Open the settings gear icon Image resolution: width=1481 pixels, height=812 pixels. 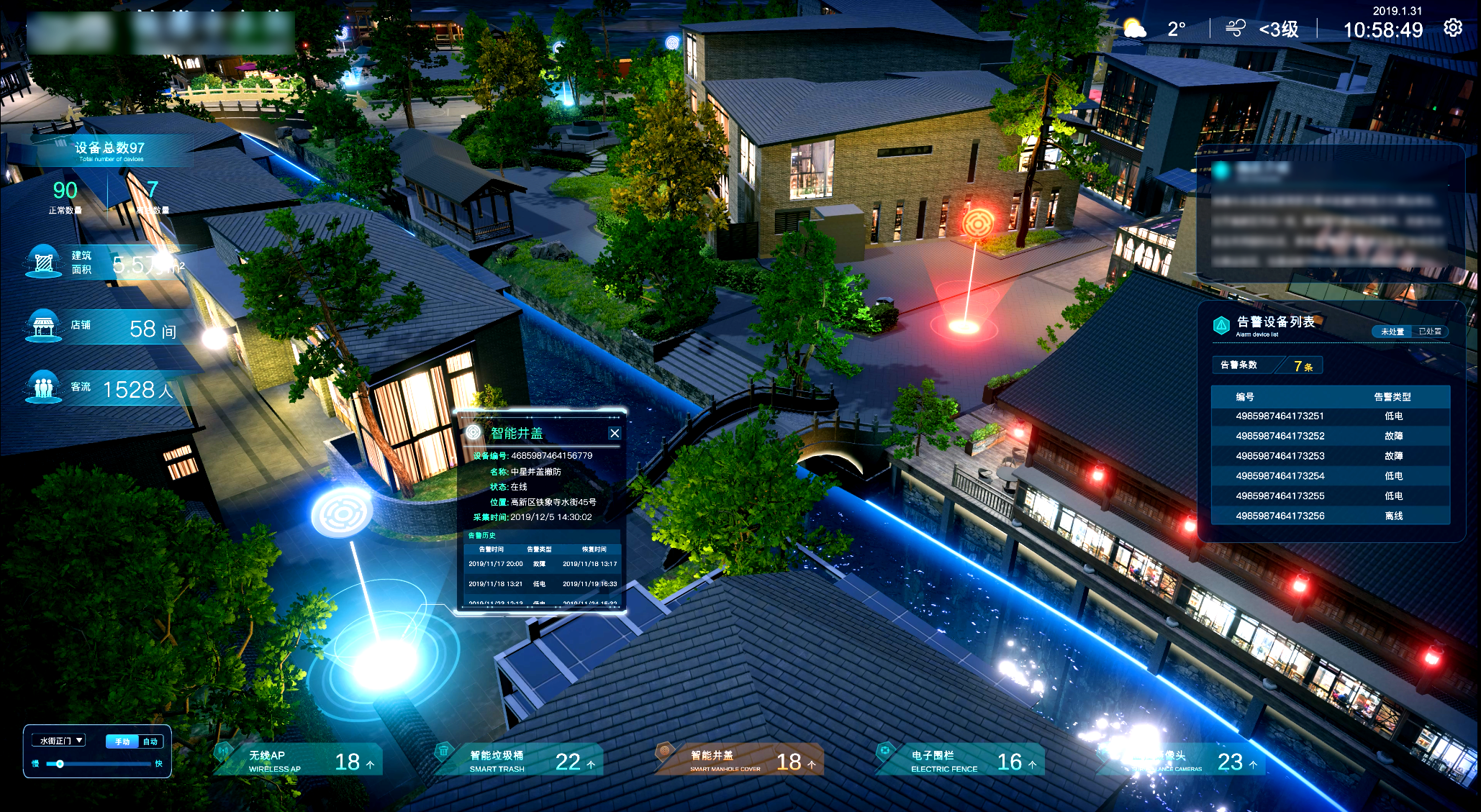click(1453, 28)
